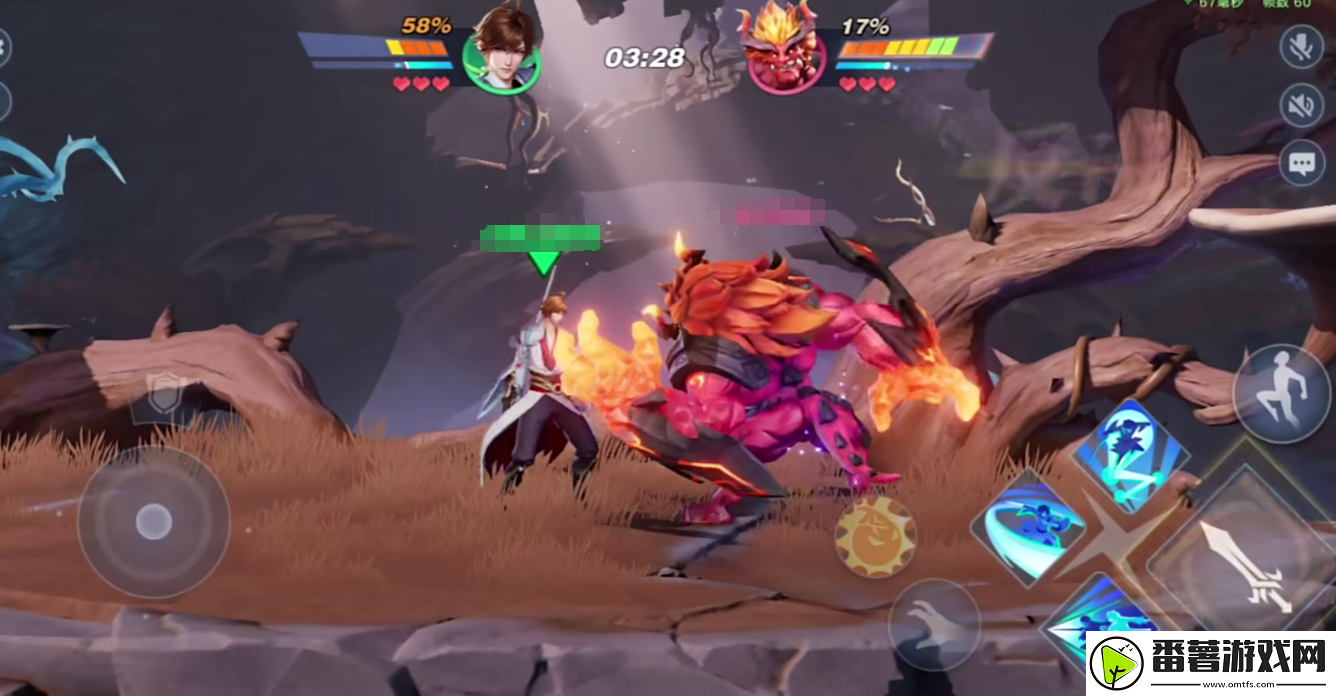
Task: Toggle the muted speaker icon
Action: click(1301, 105)
